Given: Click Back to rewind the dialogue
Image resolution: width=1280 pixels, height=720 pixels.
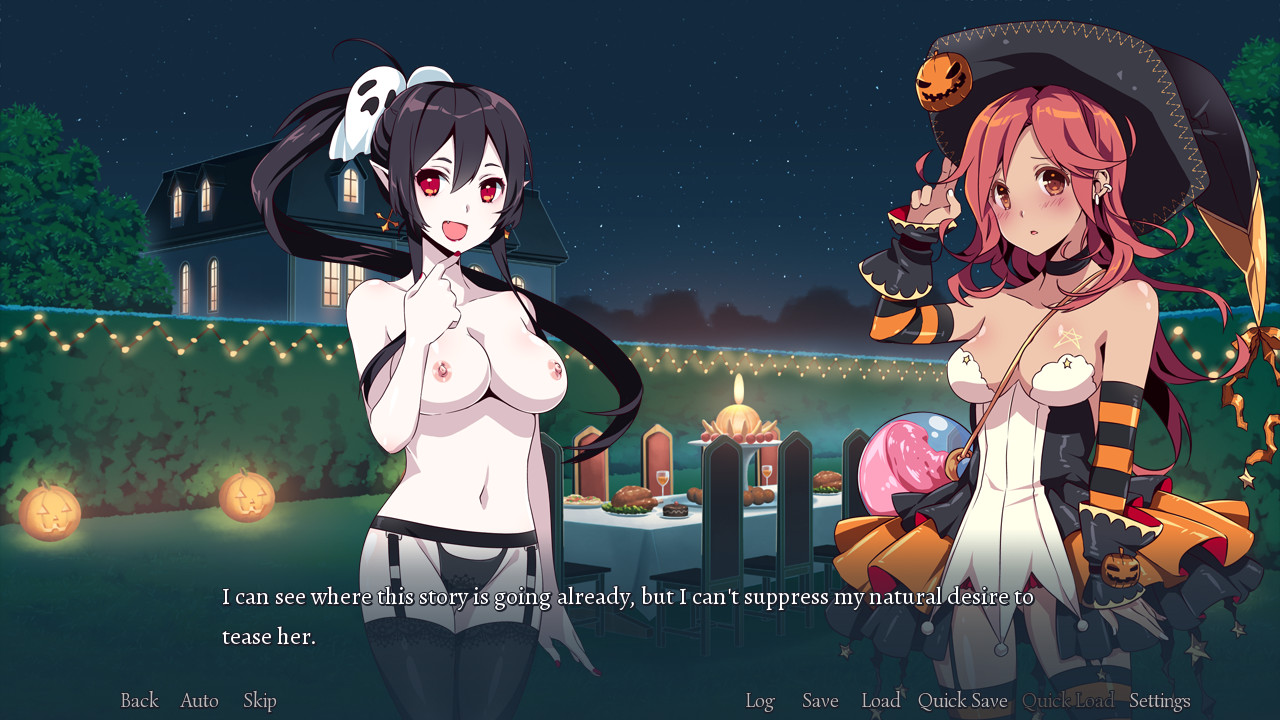Looking at the screenshot, I should 139,701.
